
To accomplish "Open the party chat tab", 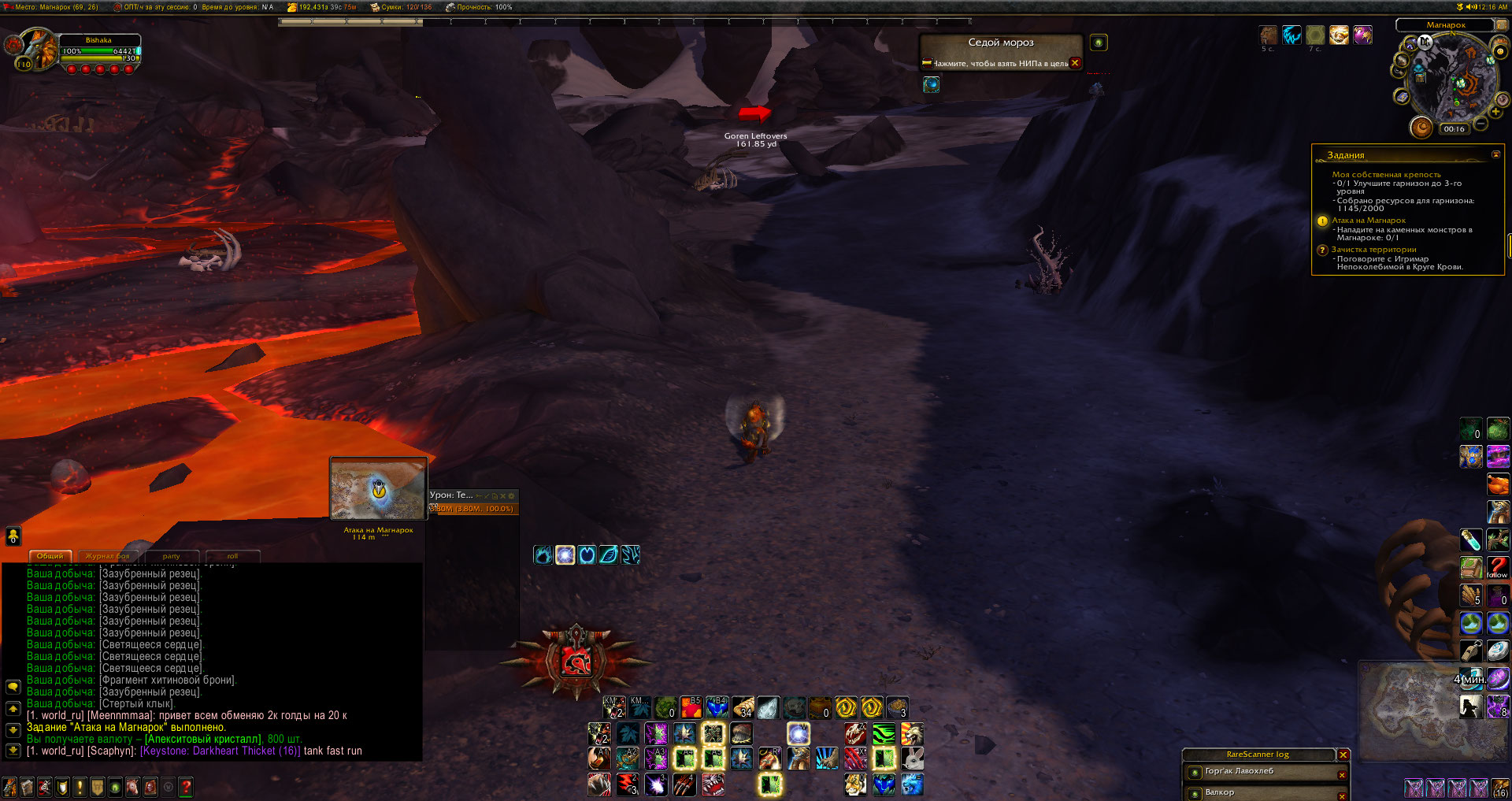I will click(x=171, y=556).
